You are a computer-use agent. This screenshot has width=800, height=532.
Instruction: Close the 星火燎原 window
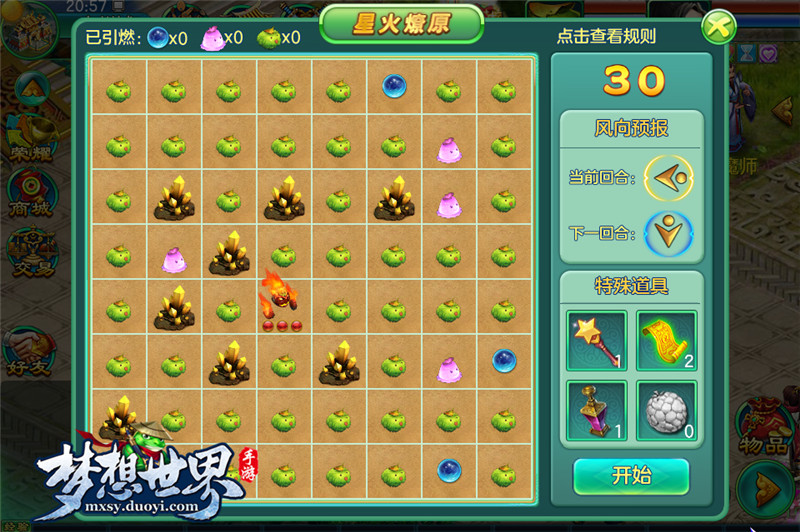(717, 27)
